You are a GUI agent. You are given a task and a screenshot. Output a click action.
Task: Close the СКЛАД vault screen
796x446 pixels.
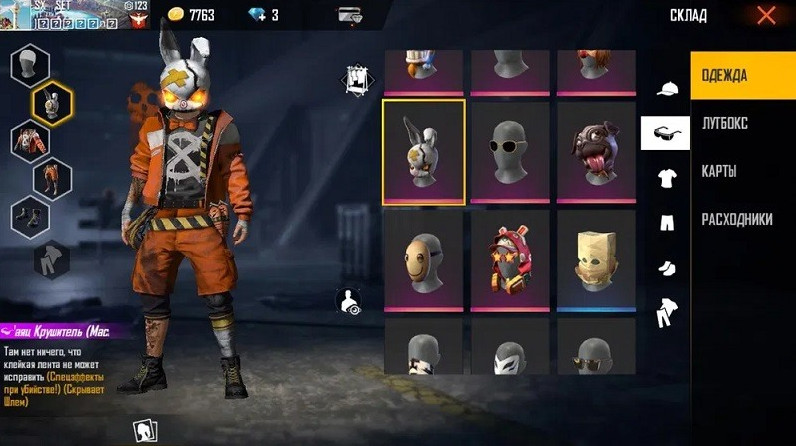pos(766,15)
